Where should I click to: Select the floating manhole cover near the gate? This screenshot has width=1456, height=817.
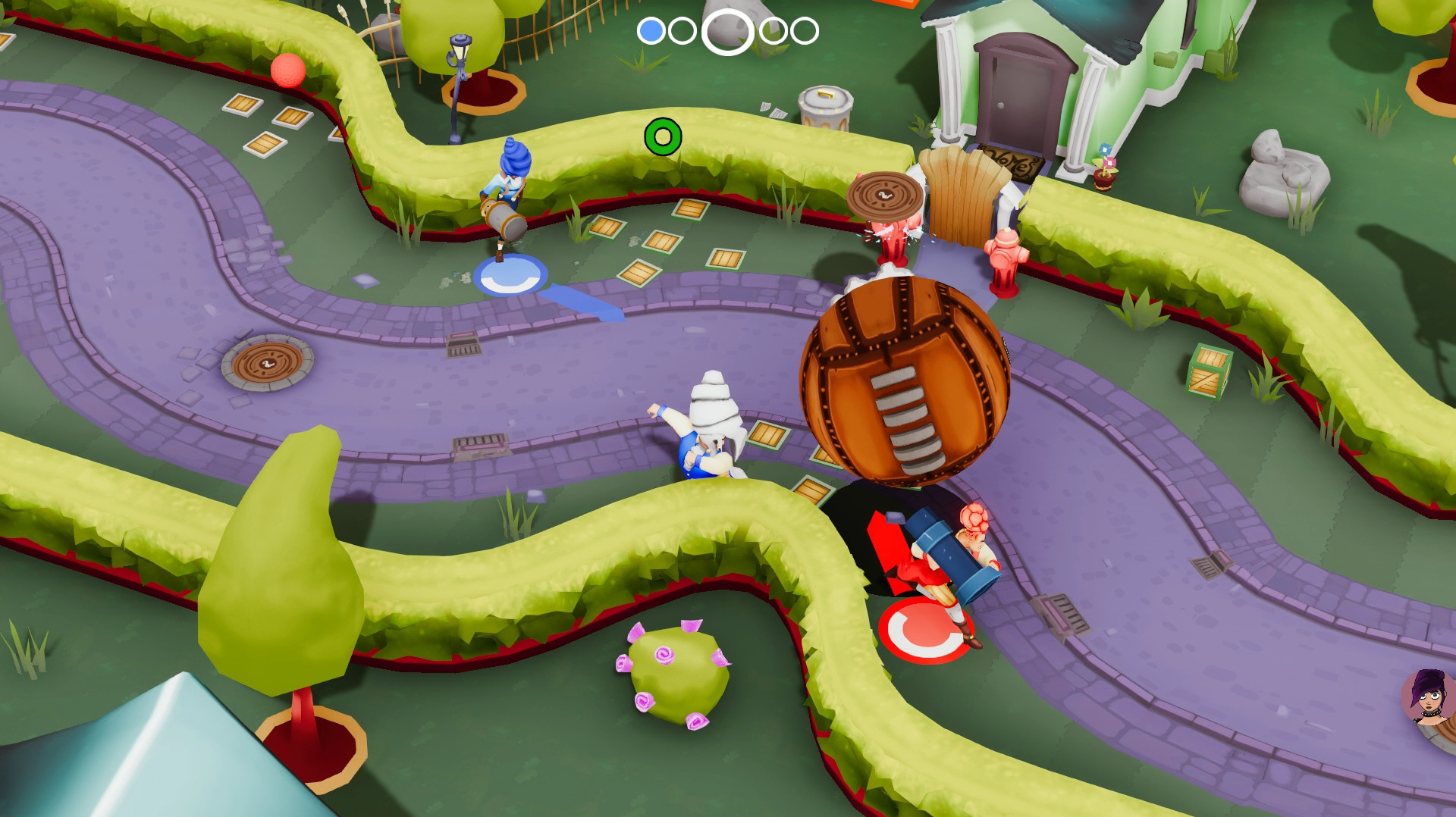[883, 196]
